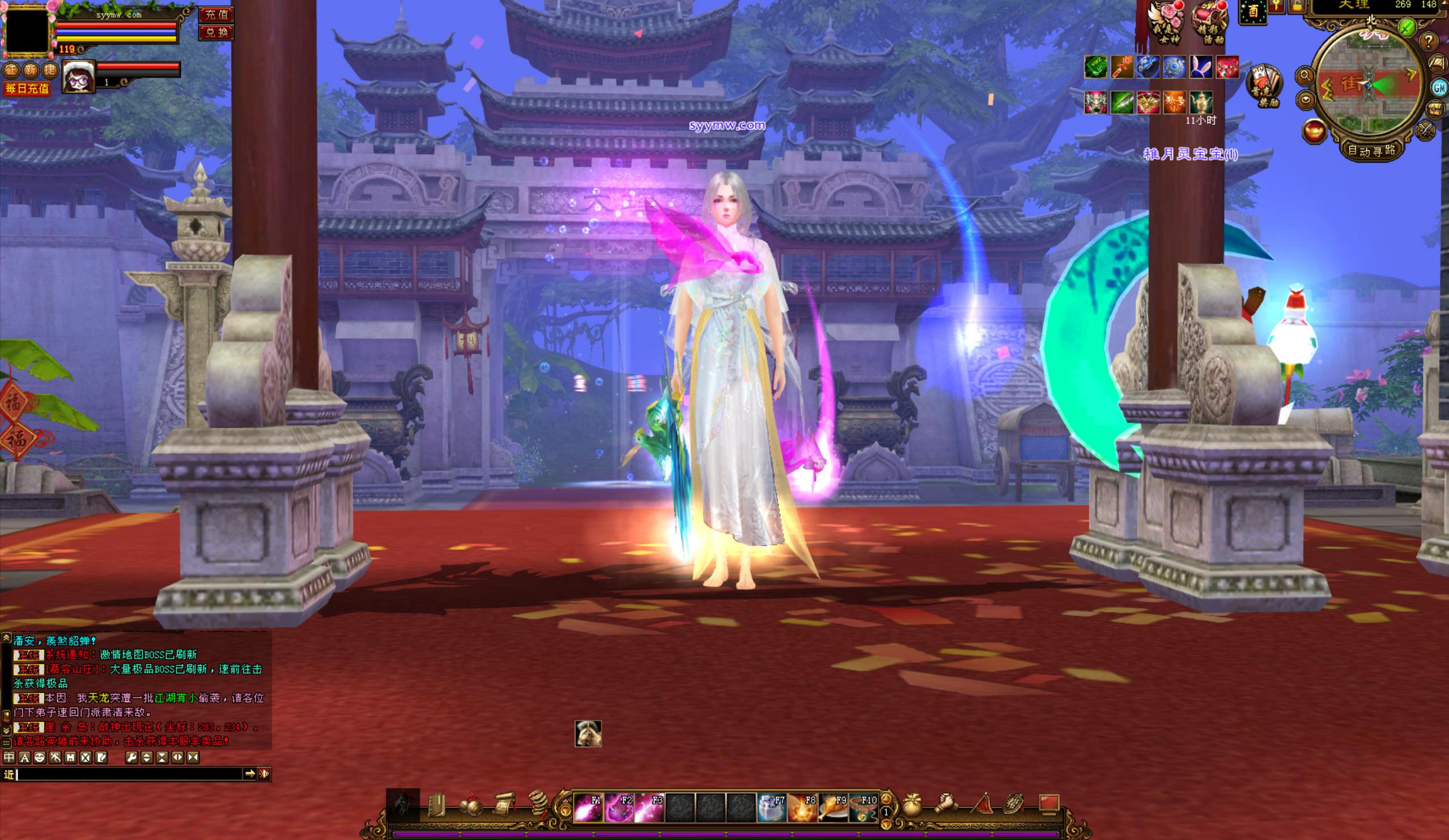
Task: Open the 每日充值 daily recharge offer
Action: click(x=27, y=88)
